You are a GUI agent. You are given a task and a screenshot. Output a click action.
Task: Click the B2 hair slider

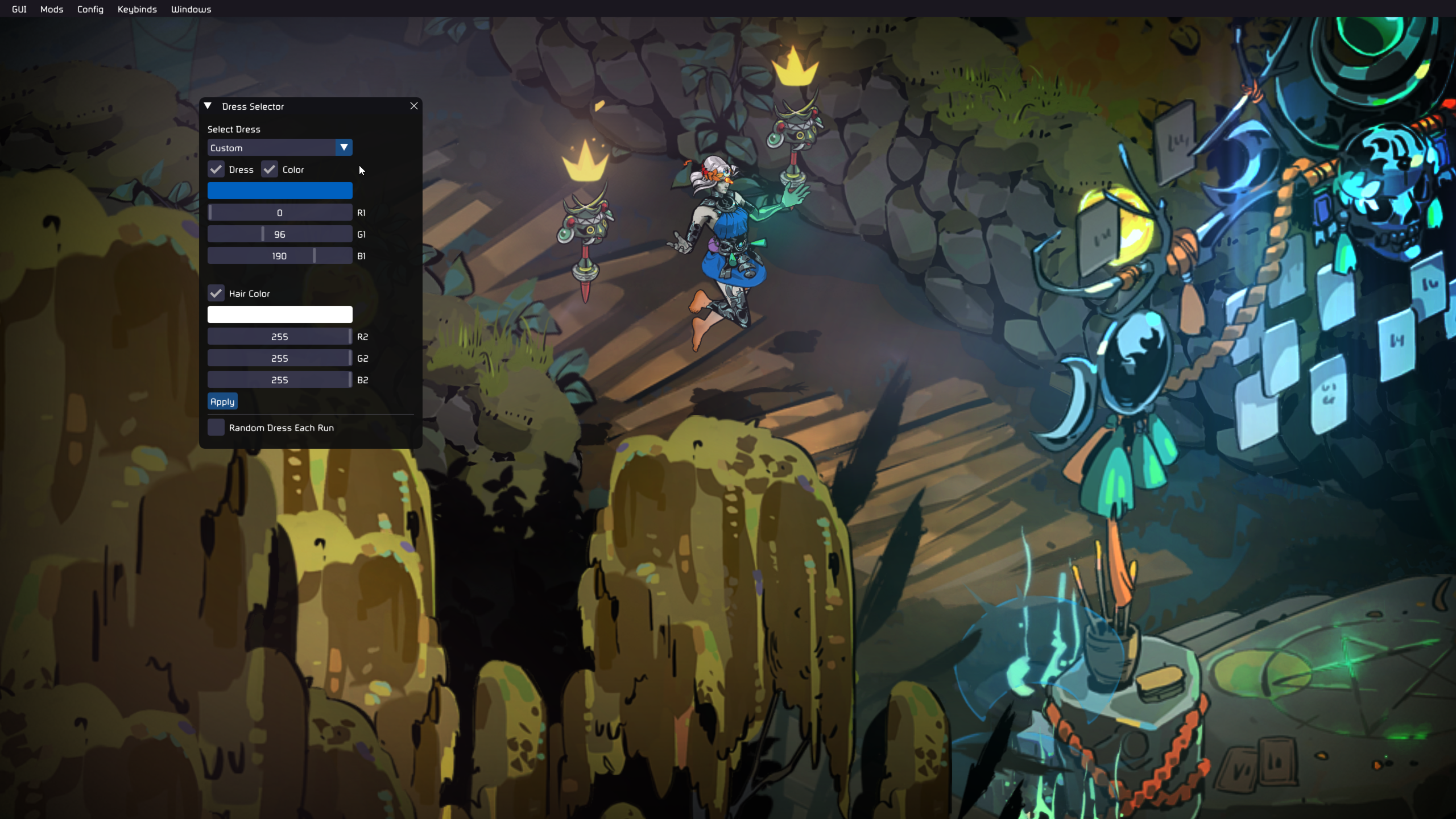coord(280,380)
